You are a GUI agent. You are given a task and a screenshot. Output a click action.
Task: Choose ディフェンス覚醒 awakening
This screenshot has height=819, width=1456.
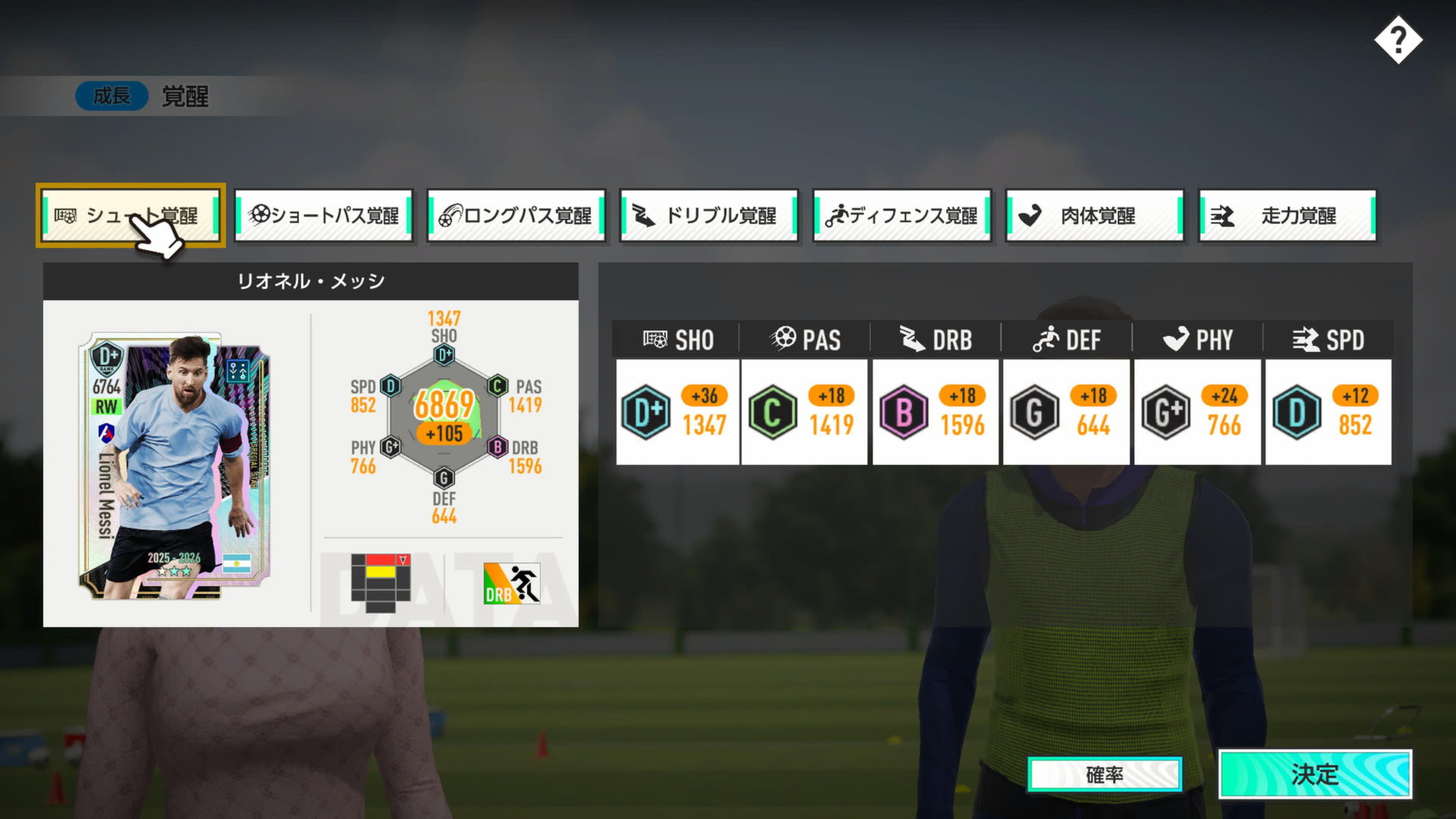[x=902, y=215]
